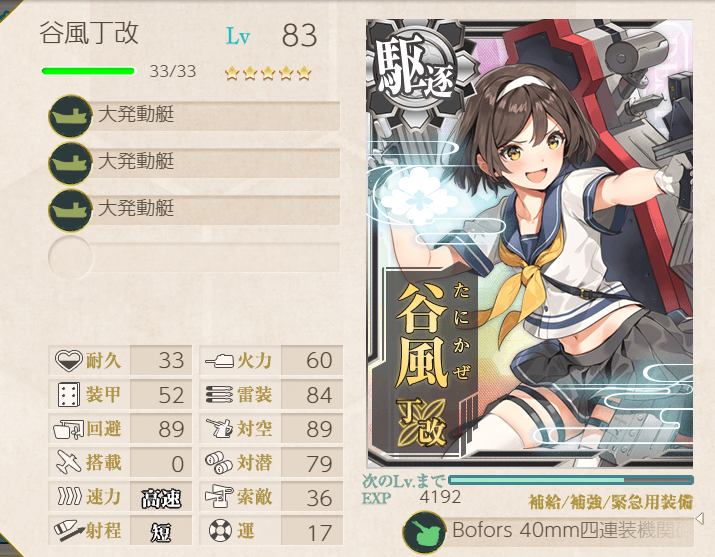Select the empty fourth equipment slot
The image size is (715, 557).
(x=195, y=255)
